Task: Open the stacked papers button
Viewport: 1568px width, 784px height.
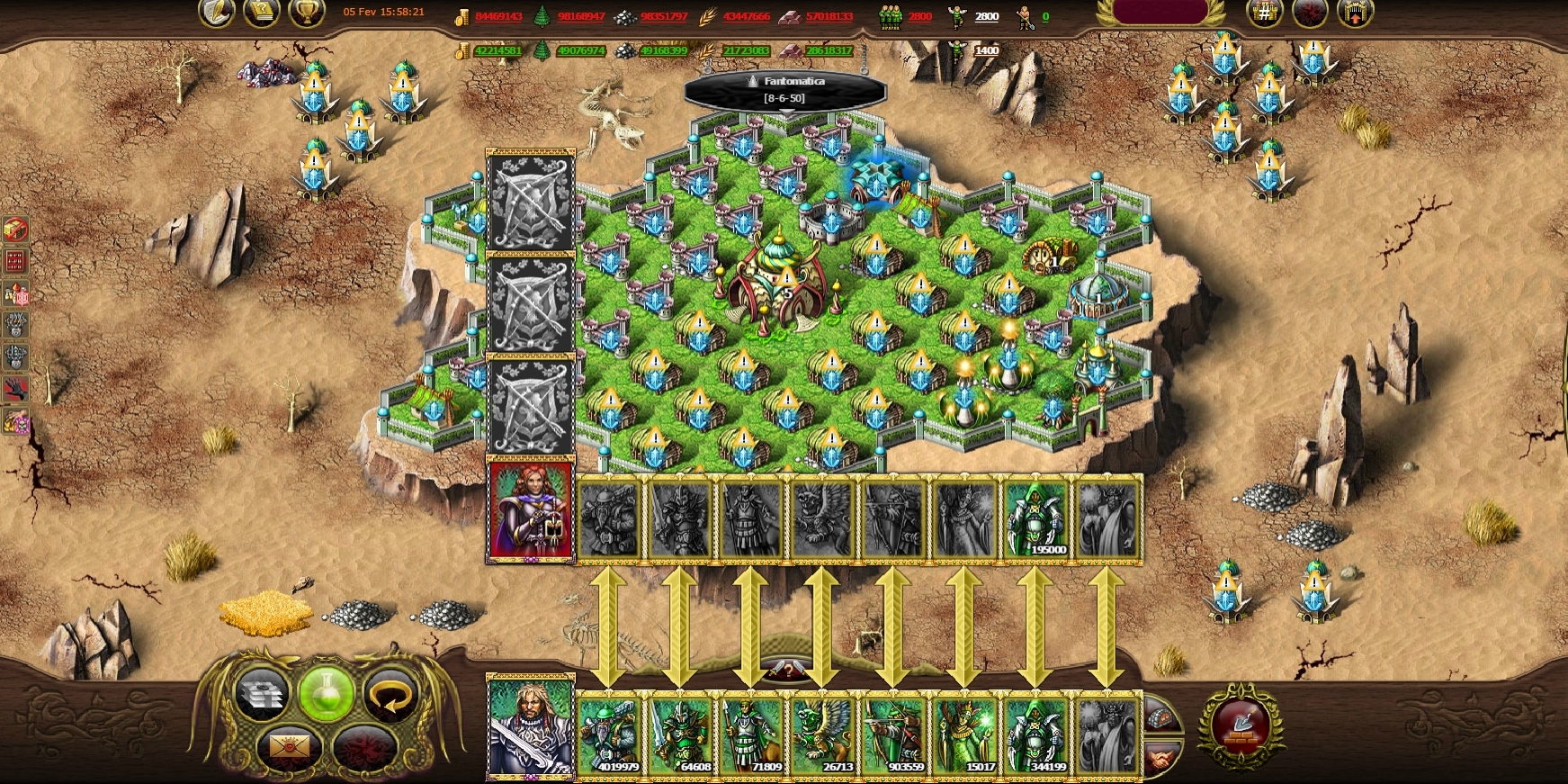Action: point(262,696)
